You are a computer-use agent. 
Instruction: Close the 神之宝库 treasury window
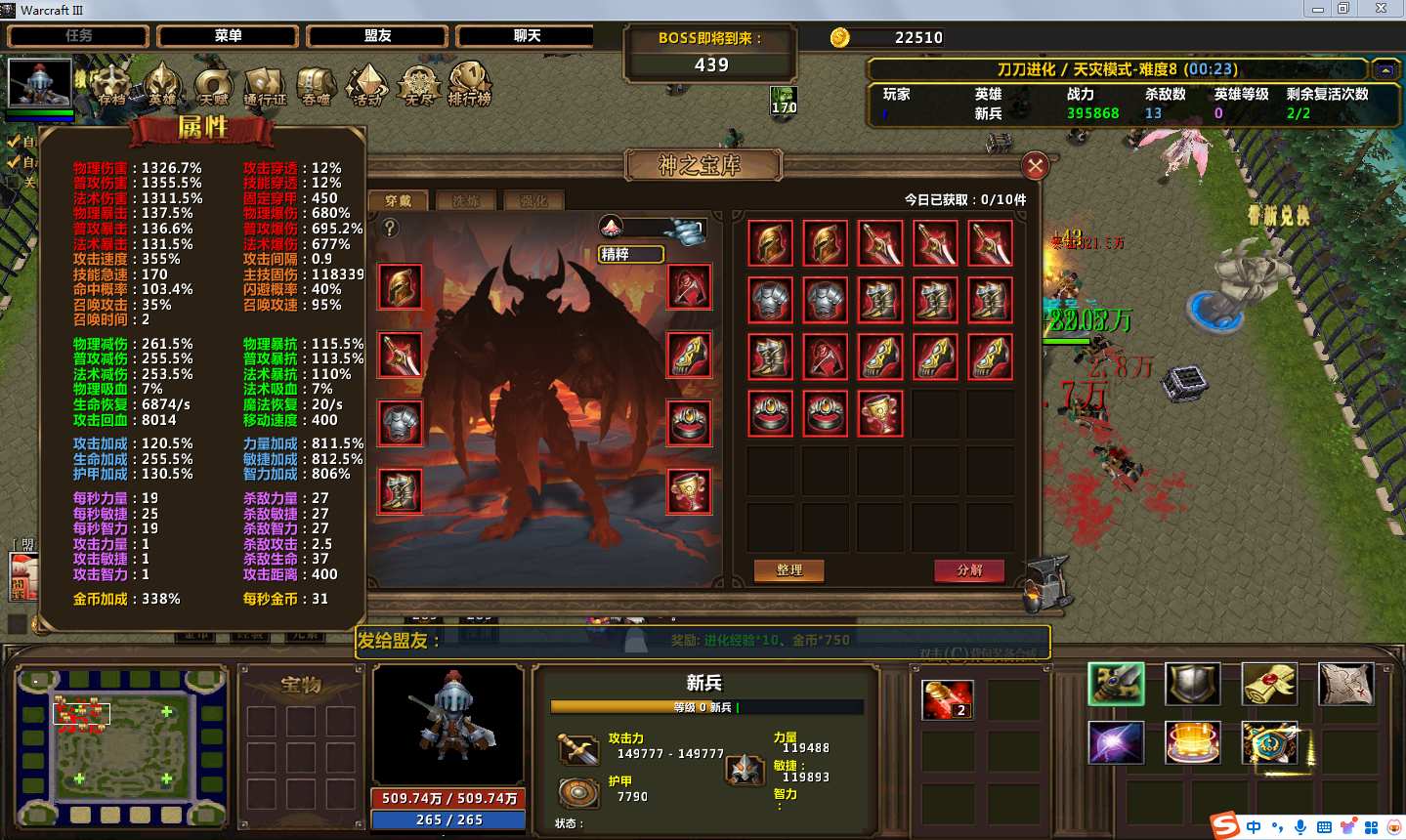coord(1035,166)
